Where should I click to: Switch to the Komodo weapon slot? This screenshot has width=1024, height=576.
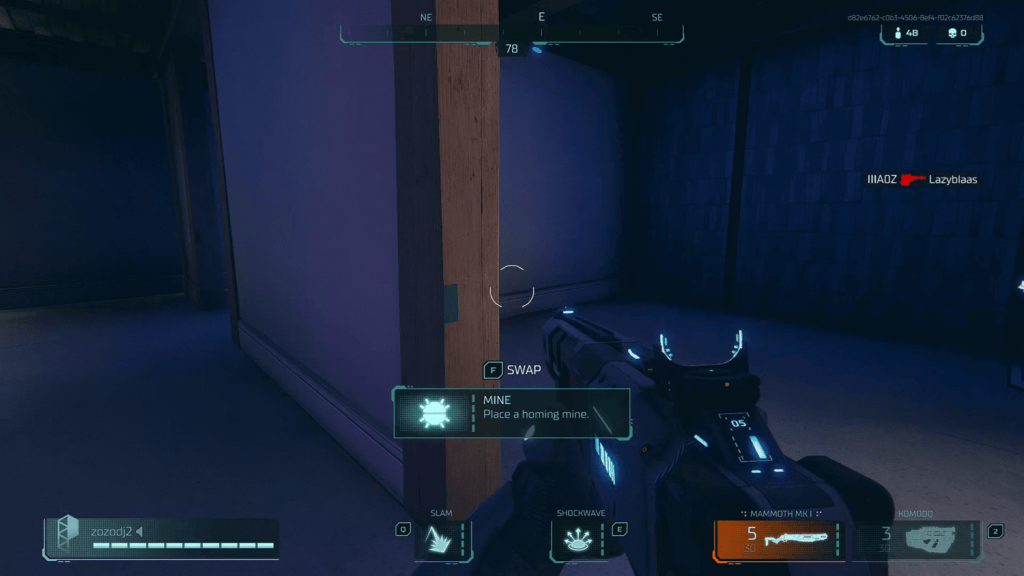(916, 540)
